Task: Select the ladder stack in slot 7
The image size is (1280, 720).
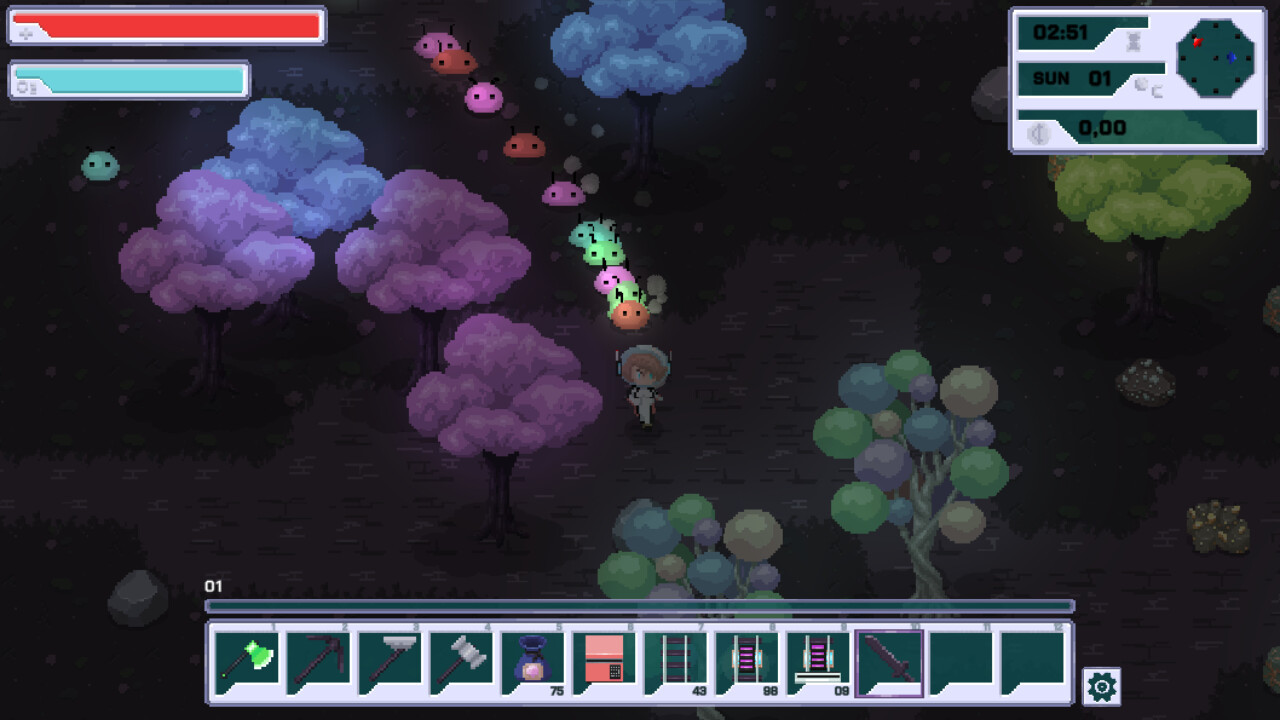Action: click(x=678, y=660)
